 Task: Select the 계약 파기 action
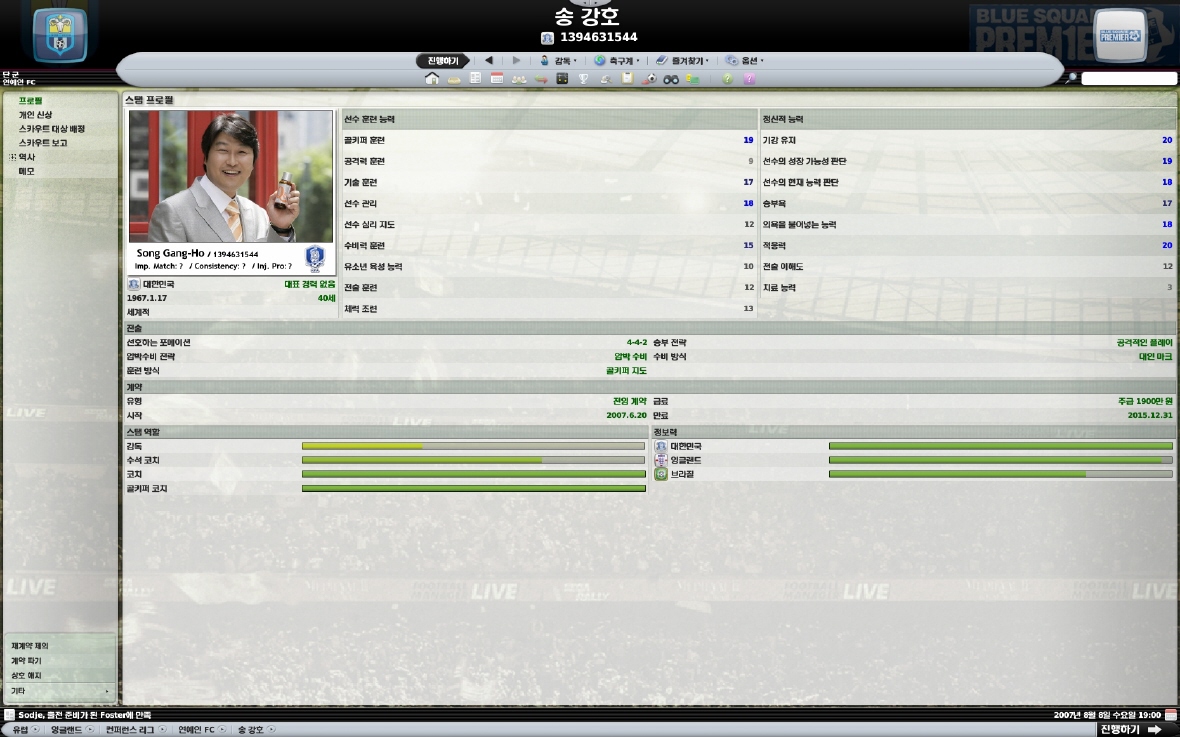(x=25, y=661)
